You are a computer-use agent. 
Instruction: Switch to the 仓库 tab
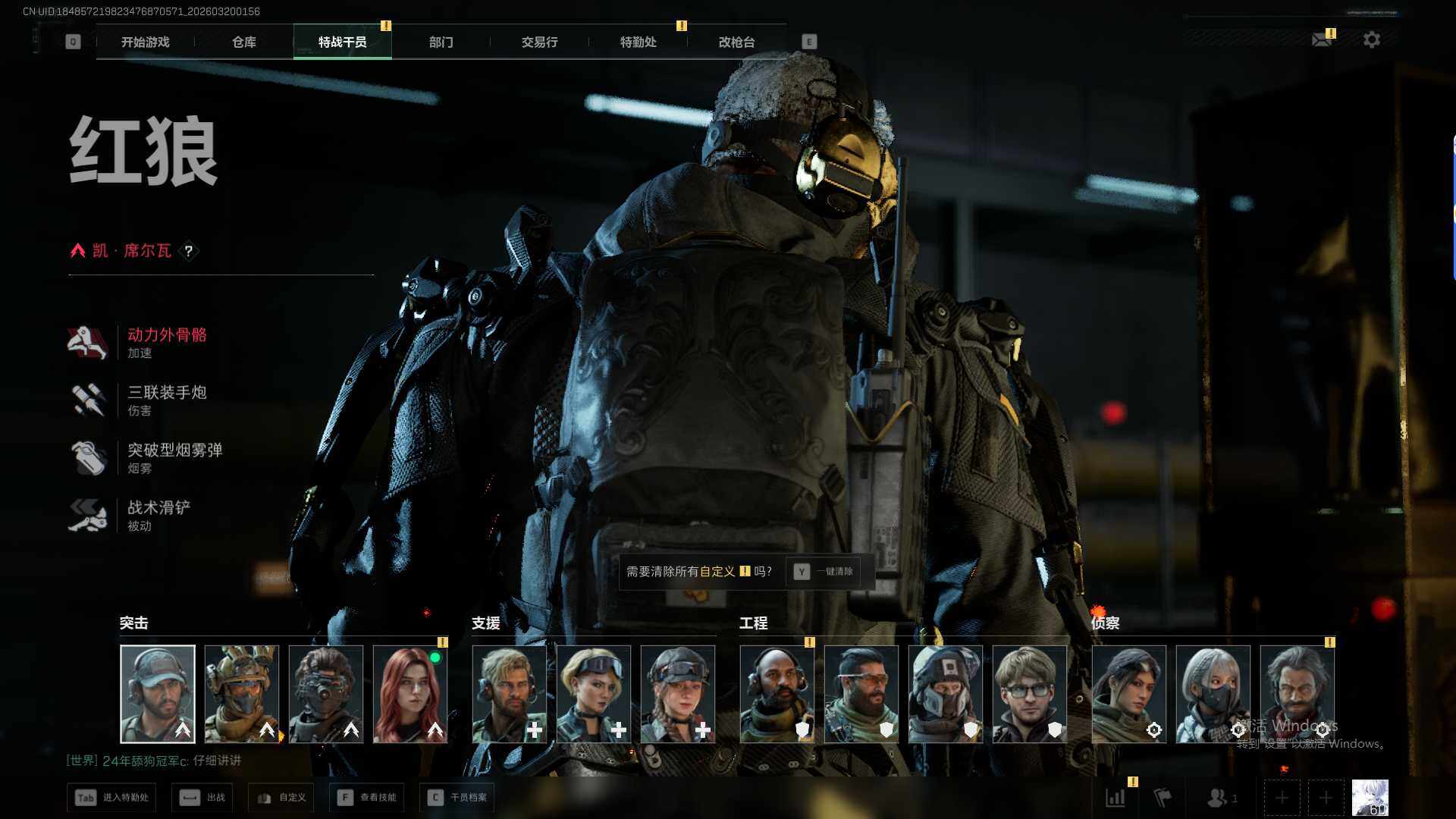tap(243, 42)
